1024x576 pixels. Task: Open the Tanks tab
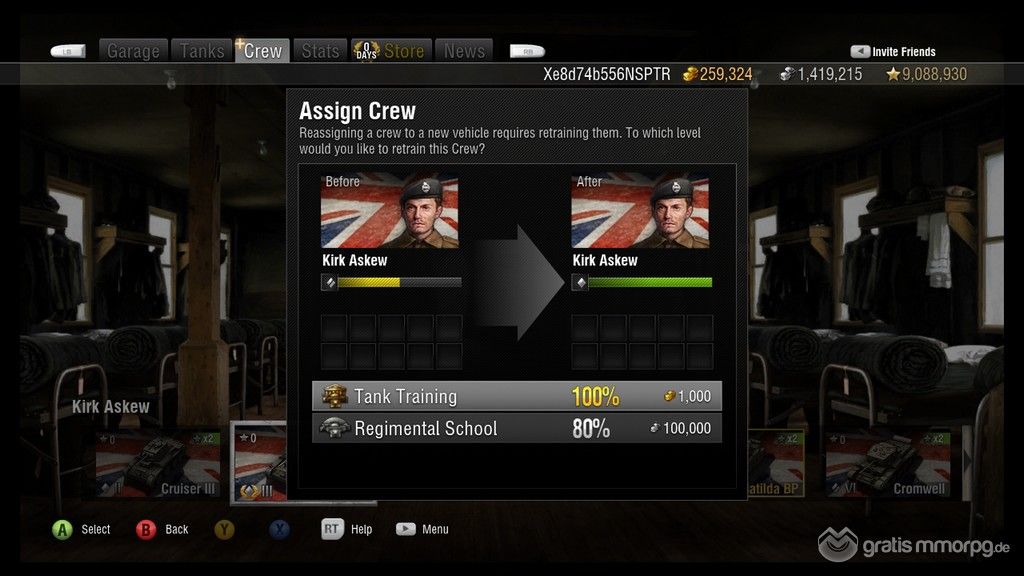click(x=202, y=51)
